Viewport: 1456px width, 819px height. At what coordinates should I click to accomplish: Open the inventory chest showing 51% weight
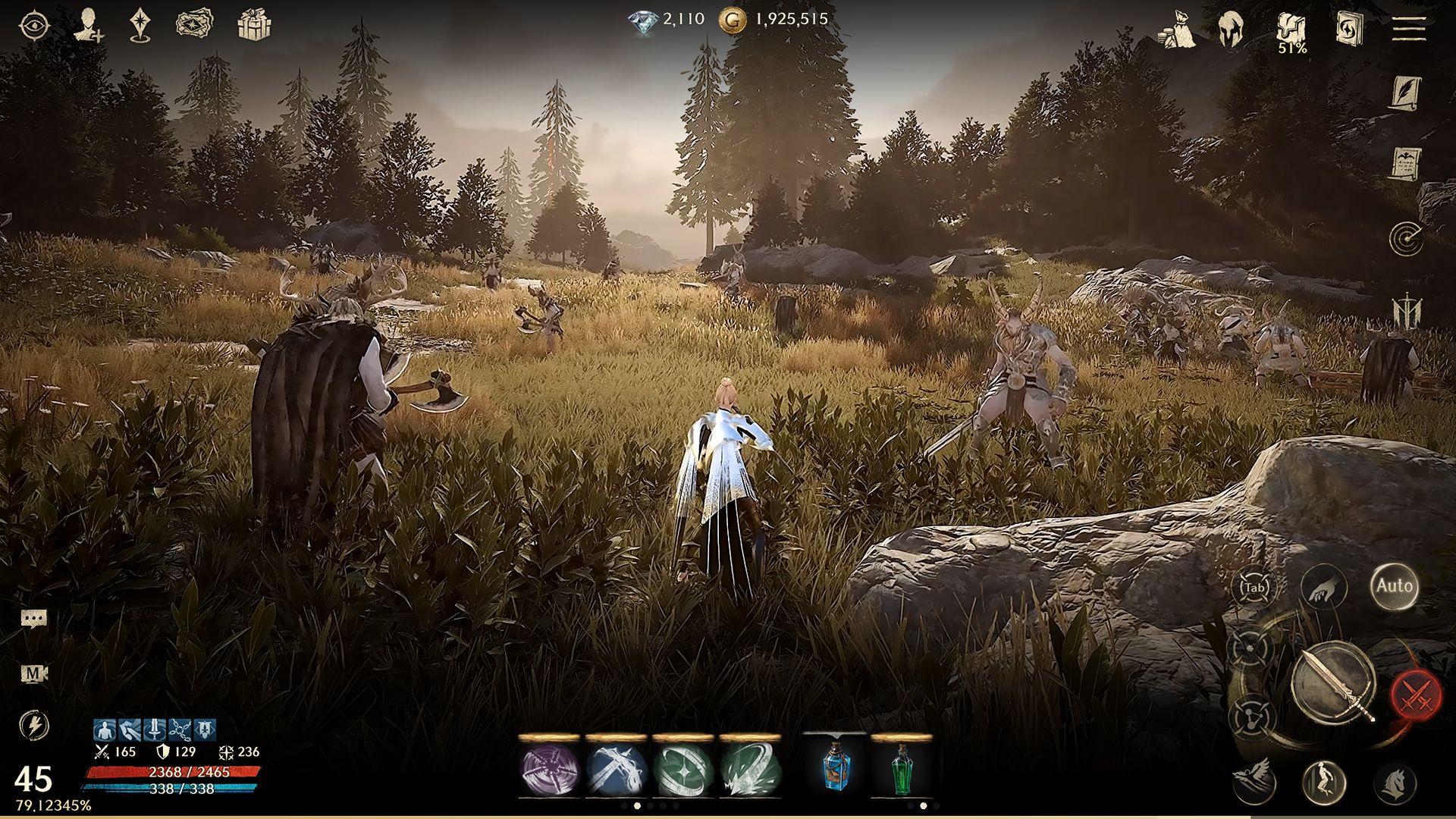pyautogui.click(x=1291, y=30)
